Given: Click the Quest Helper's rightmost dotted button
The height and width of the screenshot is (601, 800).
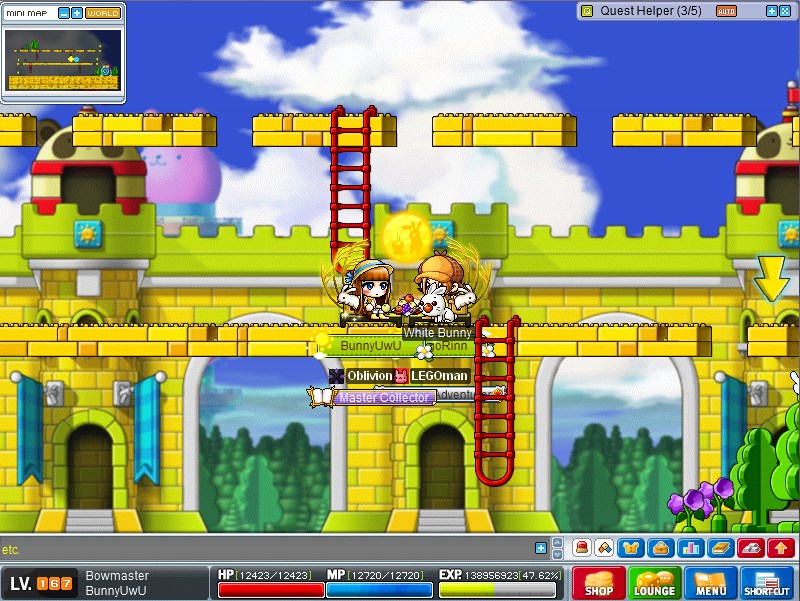Looking at the screenshot, I should [785, 11].
